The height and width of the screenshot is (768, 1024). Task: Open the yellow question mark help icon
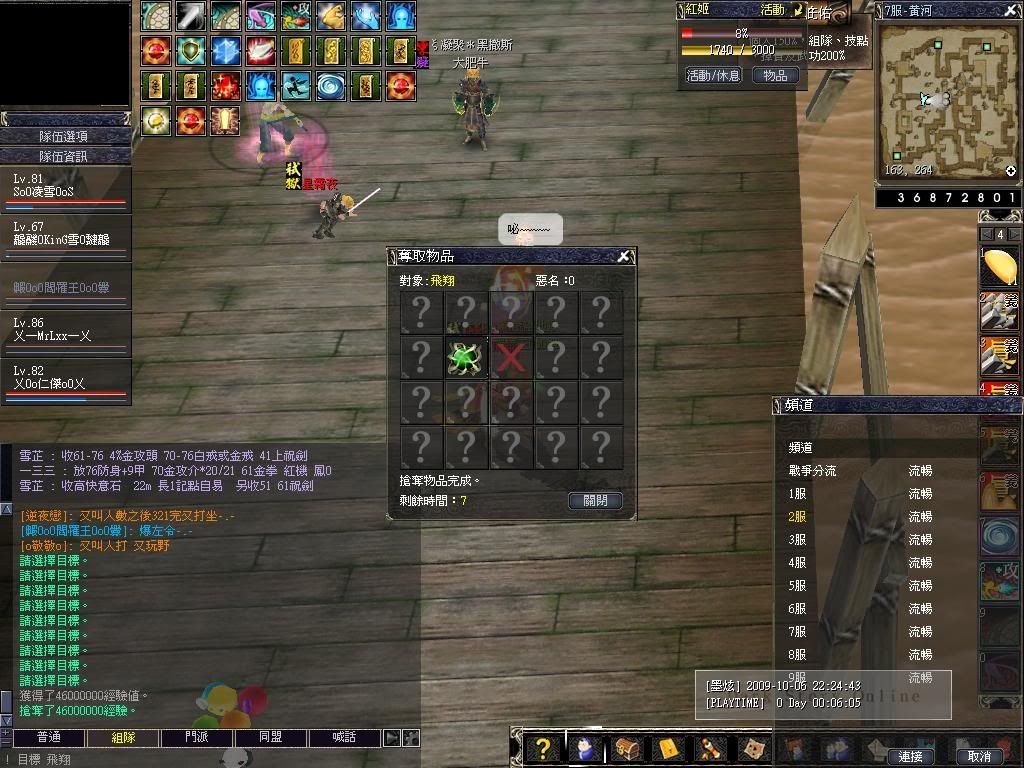point(542,748)
